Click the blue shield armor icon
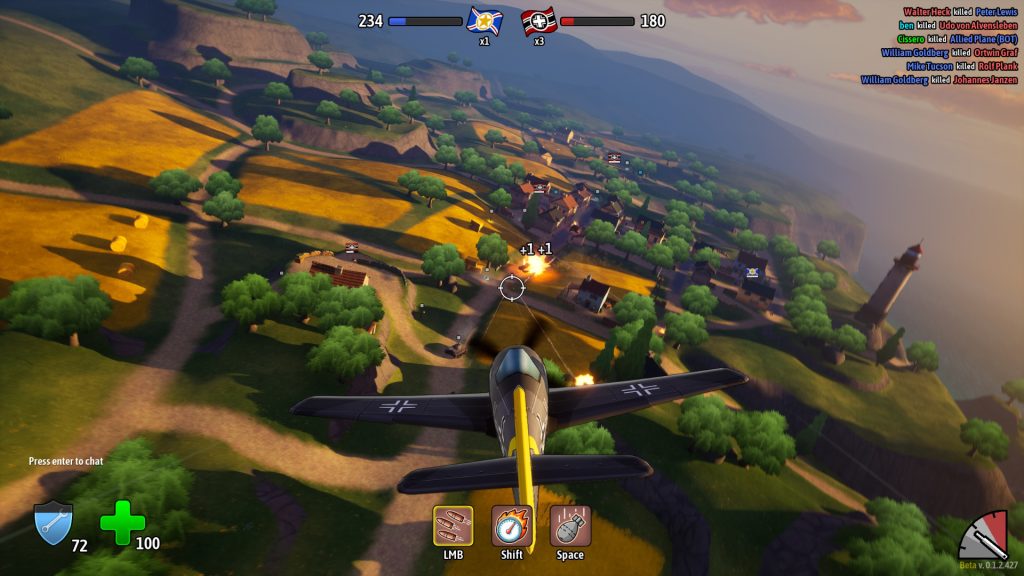This screenshot has width=1024, height=576. click(52, 523)
